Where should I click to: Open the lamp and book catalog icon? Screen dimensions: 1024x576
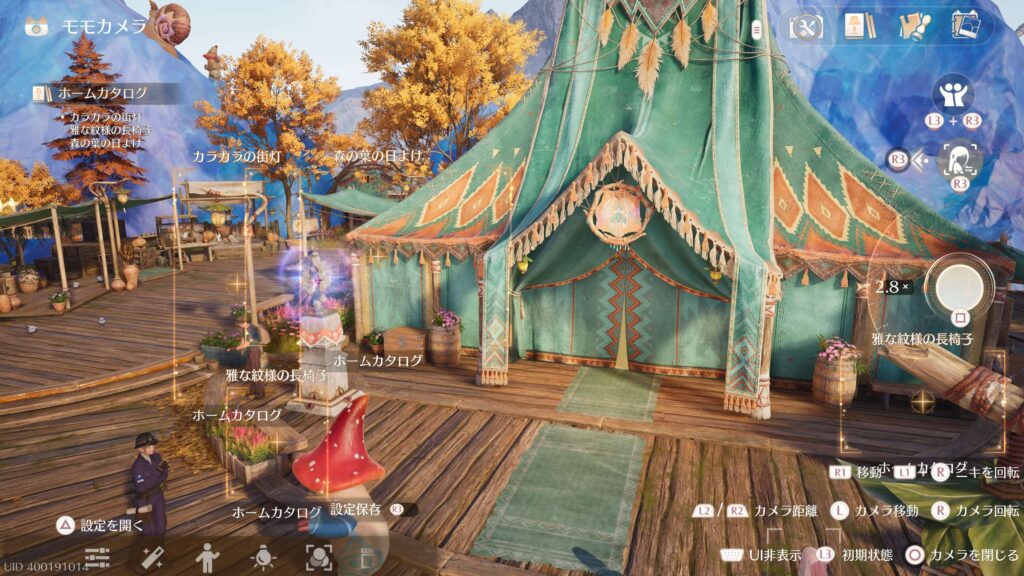tap(857, 25)
